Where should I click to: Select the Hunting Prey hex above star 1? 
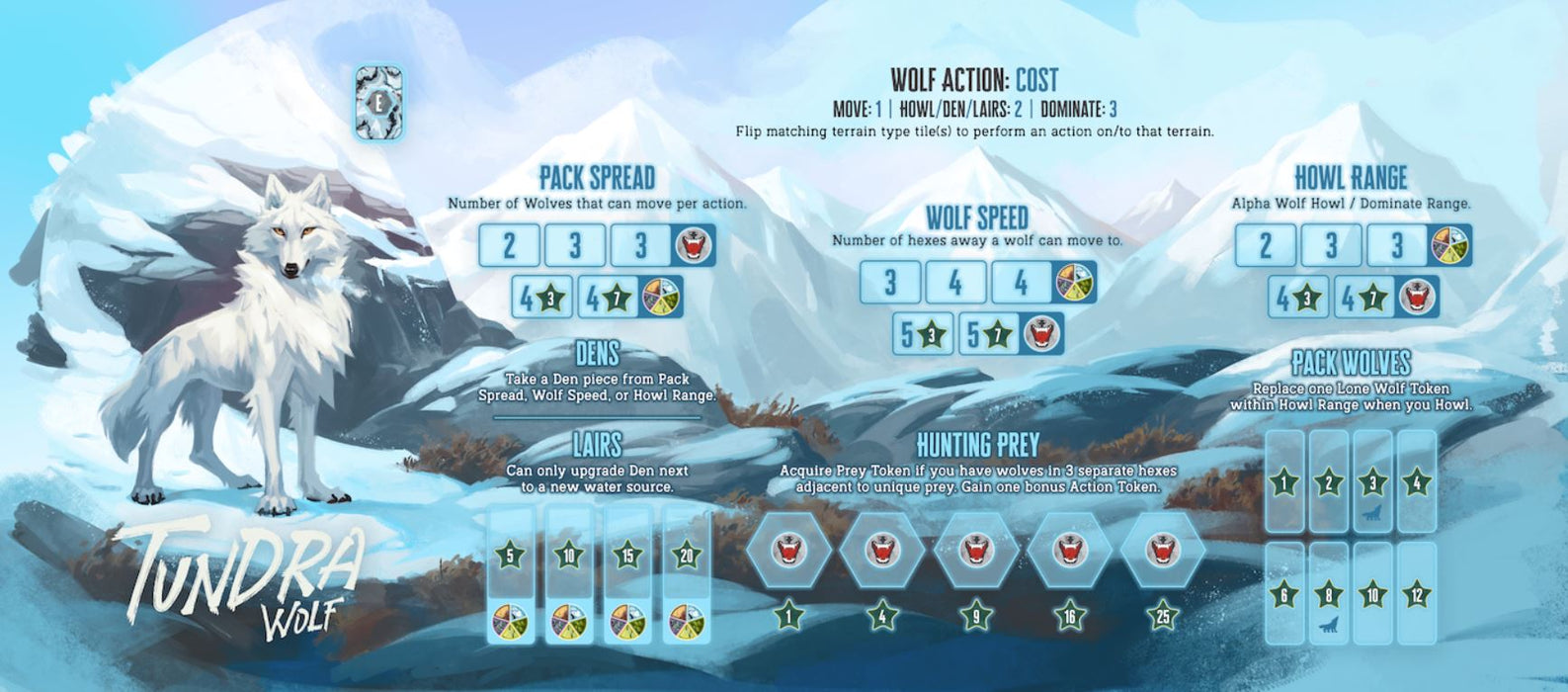(x=787, y=550)
